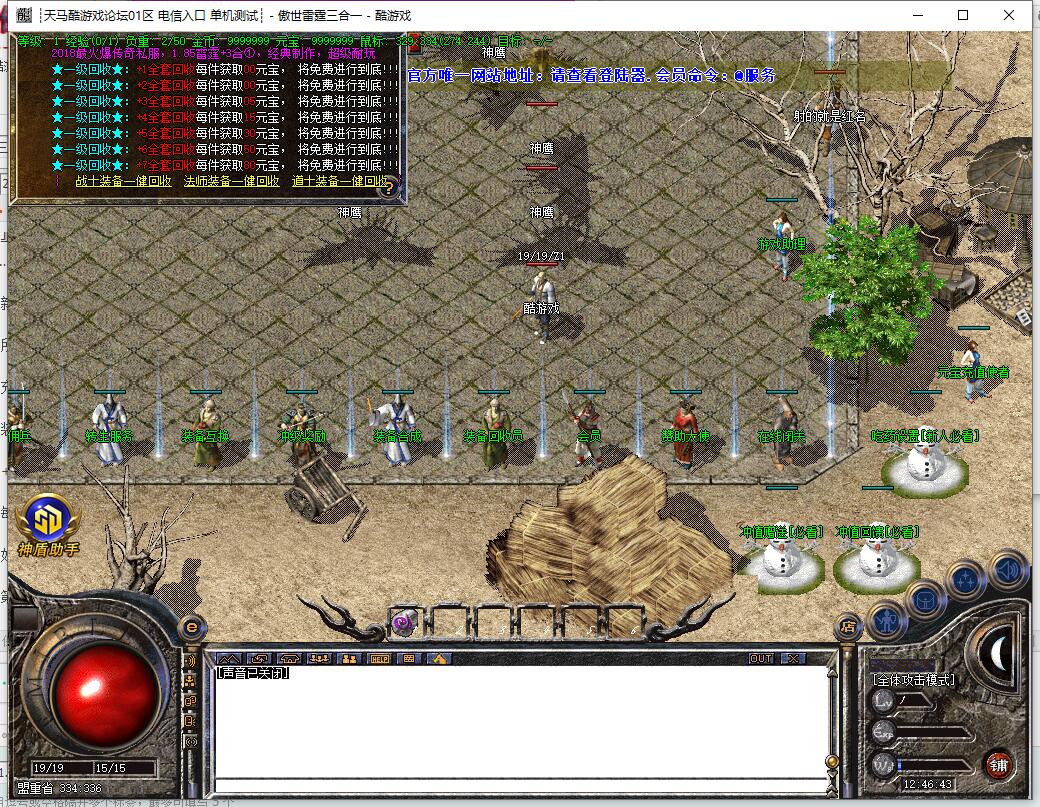This screenshot has width=1040, height=807.
Task: Open the red 铺 stall button
Action: coord(997,765)
